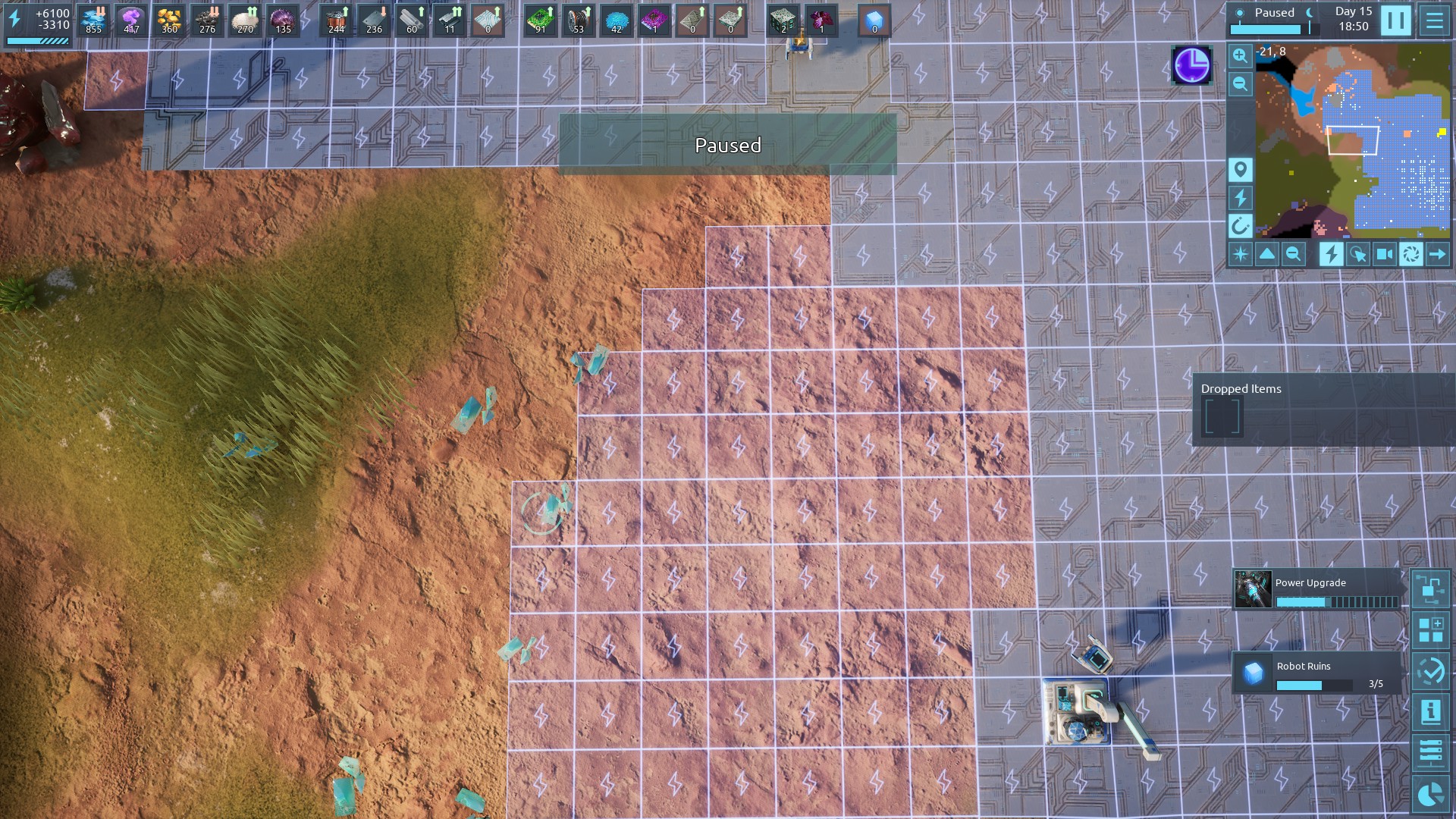Screen dimensions: 1456x819
Task: Zoom out using the minimap's magnifier-minus button
Action: click(x=1240, y=83)
